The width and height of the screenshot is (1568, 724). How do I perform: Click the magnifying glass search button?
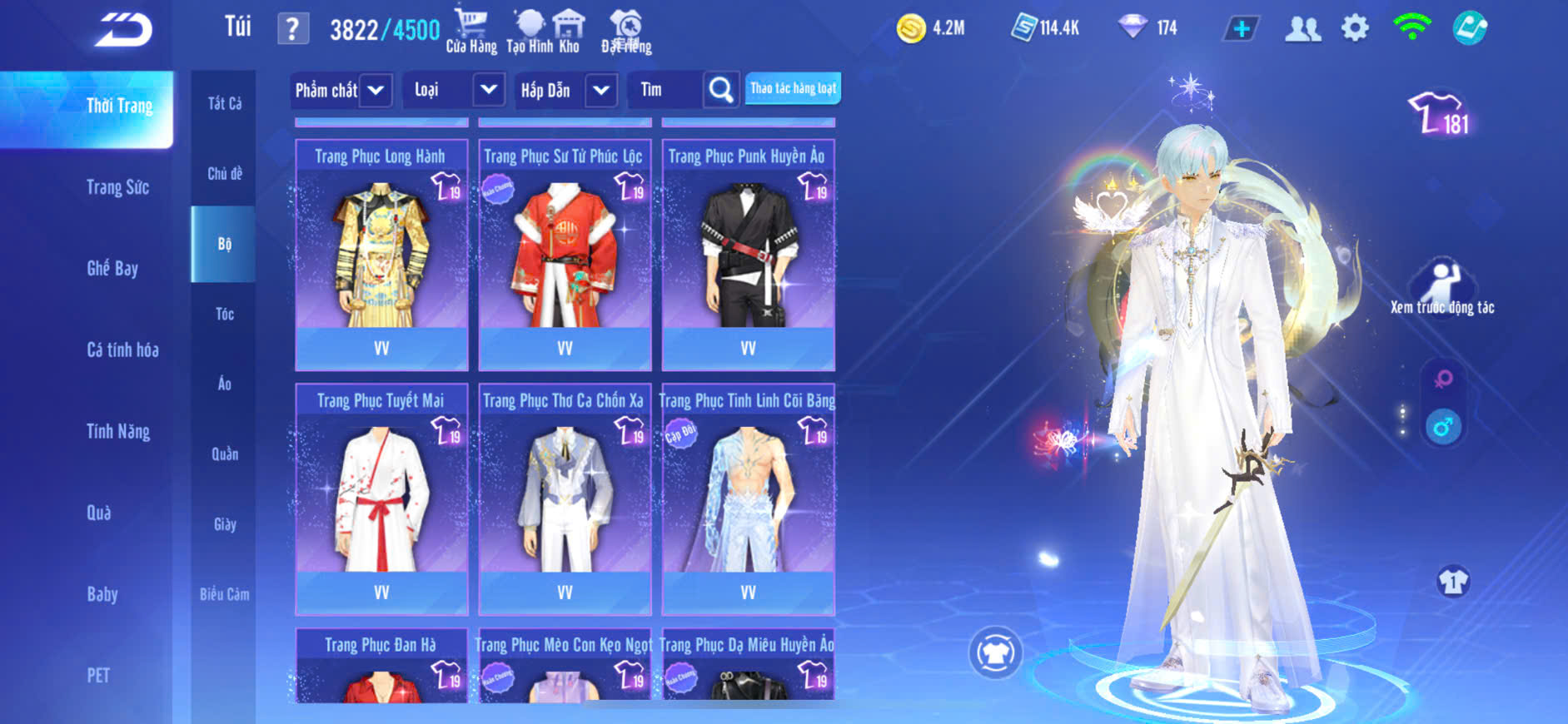[721, 90]
